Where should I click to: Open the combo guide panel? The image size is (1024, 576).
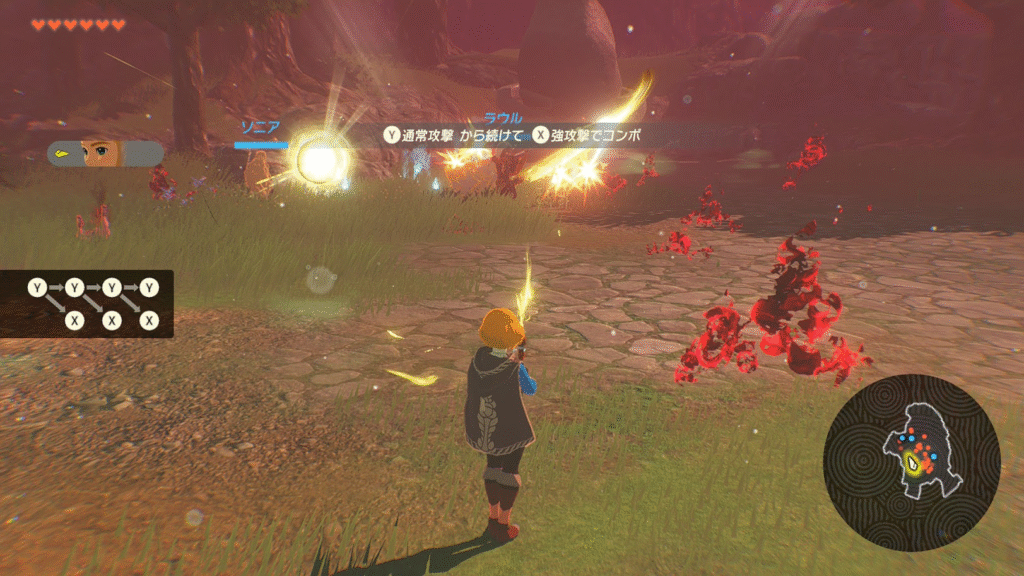tap(93, 303)
